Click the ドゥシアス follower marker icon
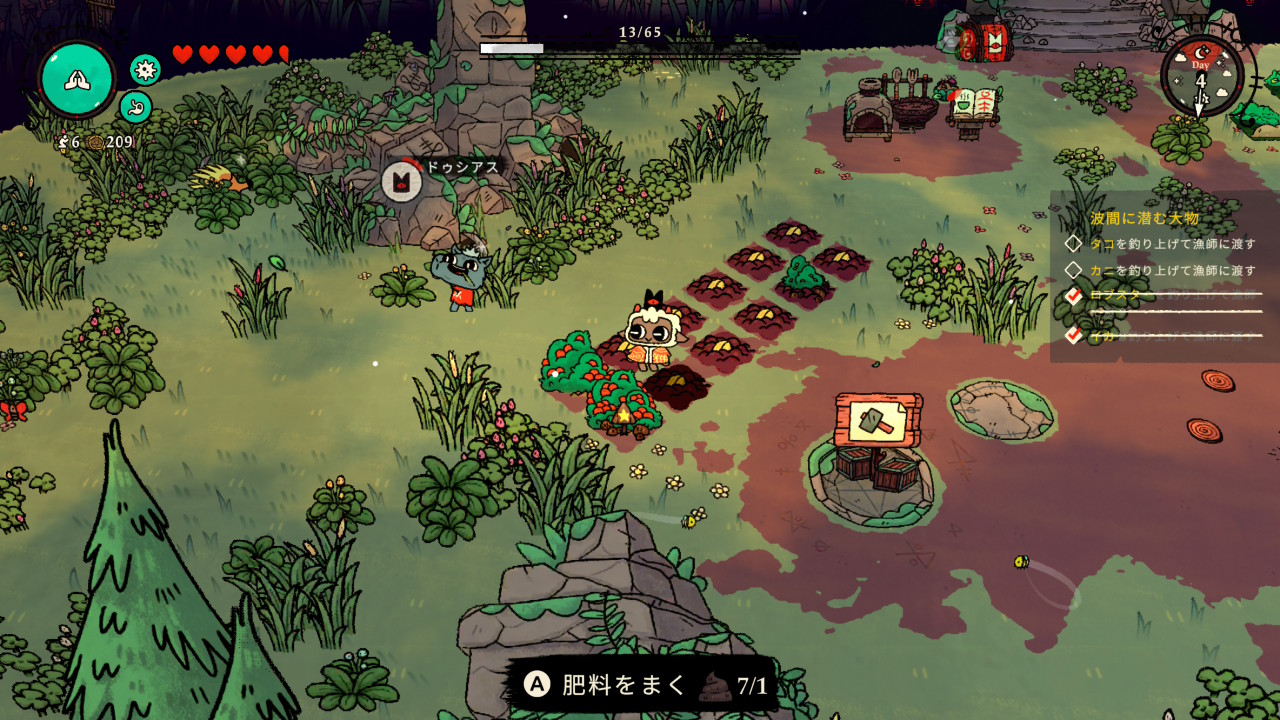Viewport: 1280px width, 720px height. (x=402, y=182)
